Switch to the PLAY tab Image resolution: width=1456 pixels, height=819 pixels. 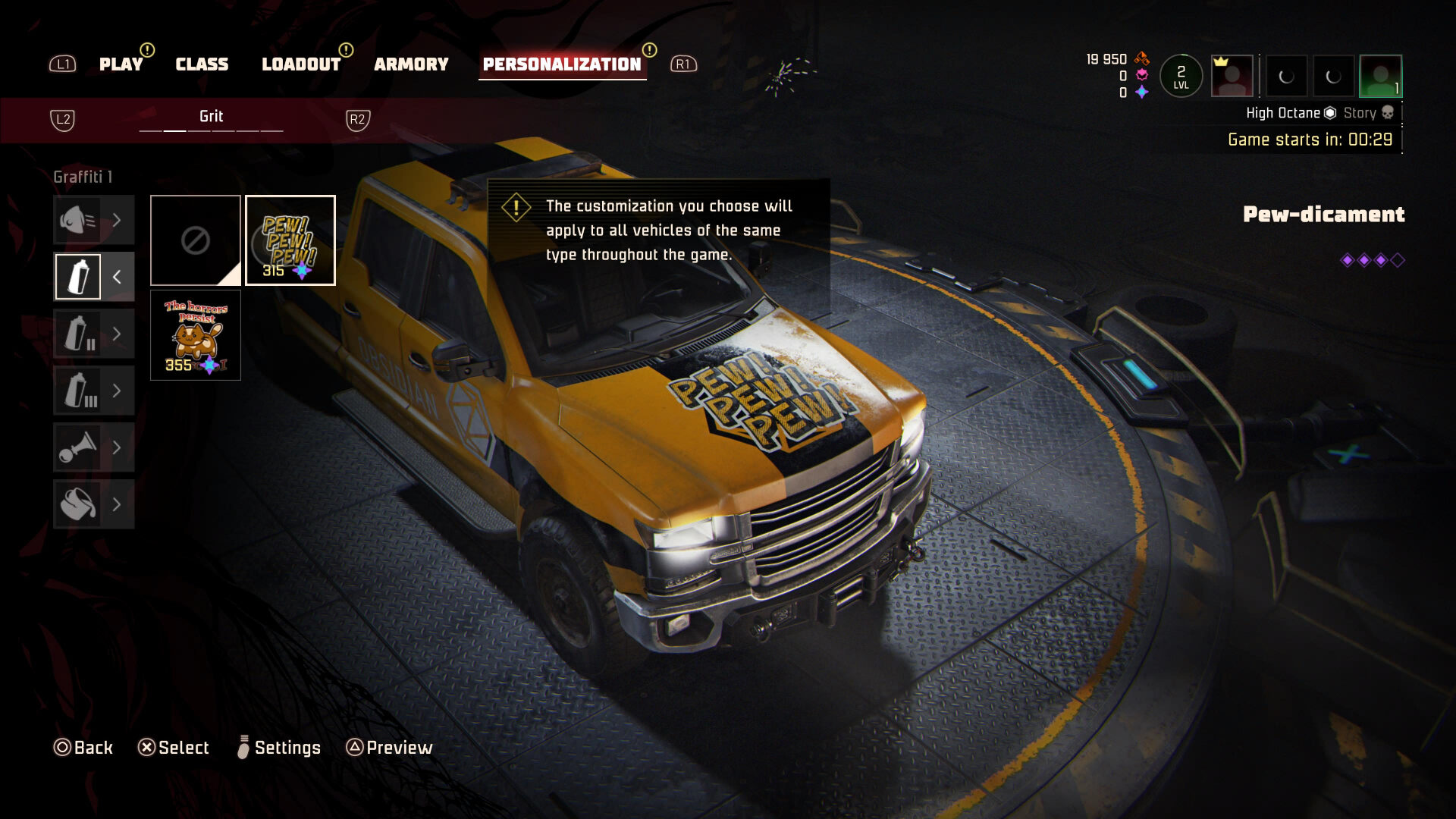click(x=121, y=64)
